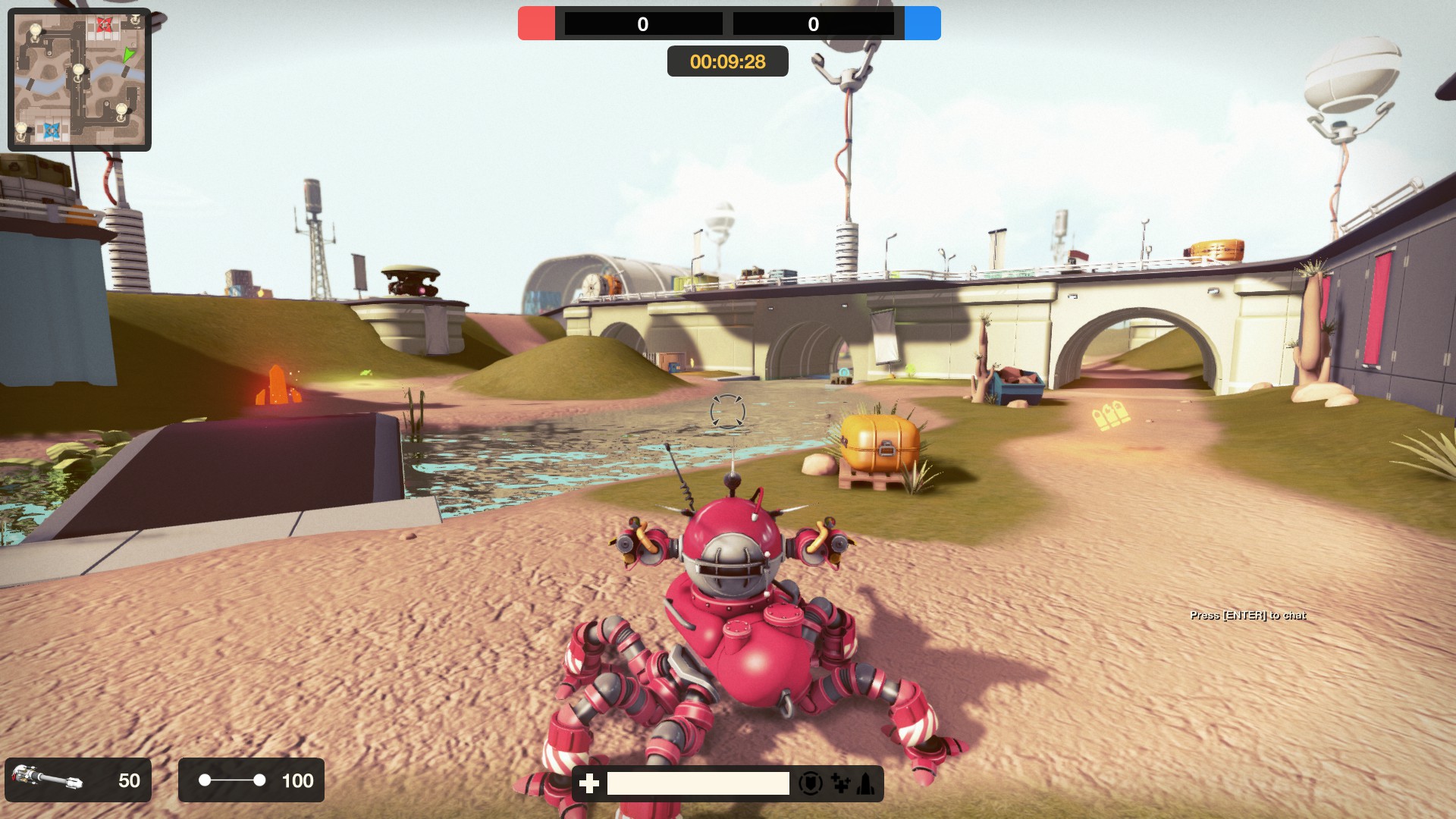Viewport: 1456px width, 819px height.
Task: Click the crosshair reticle at screen center
Action: pos(728,409)
